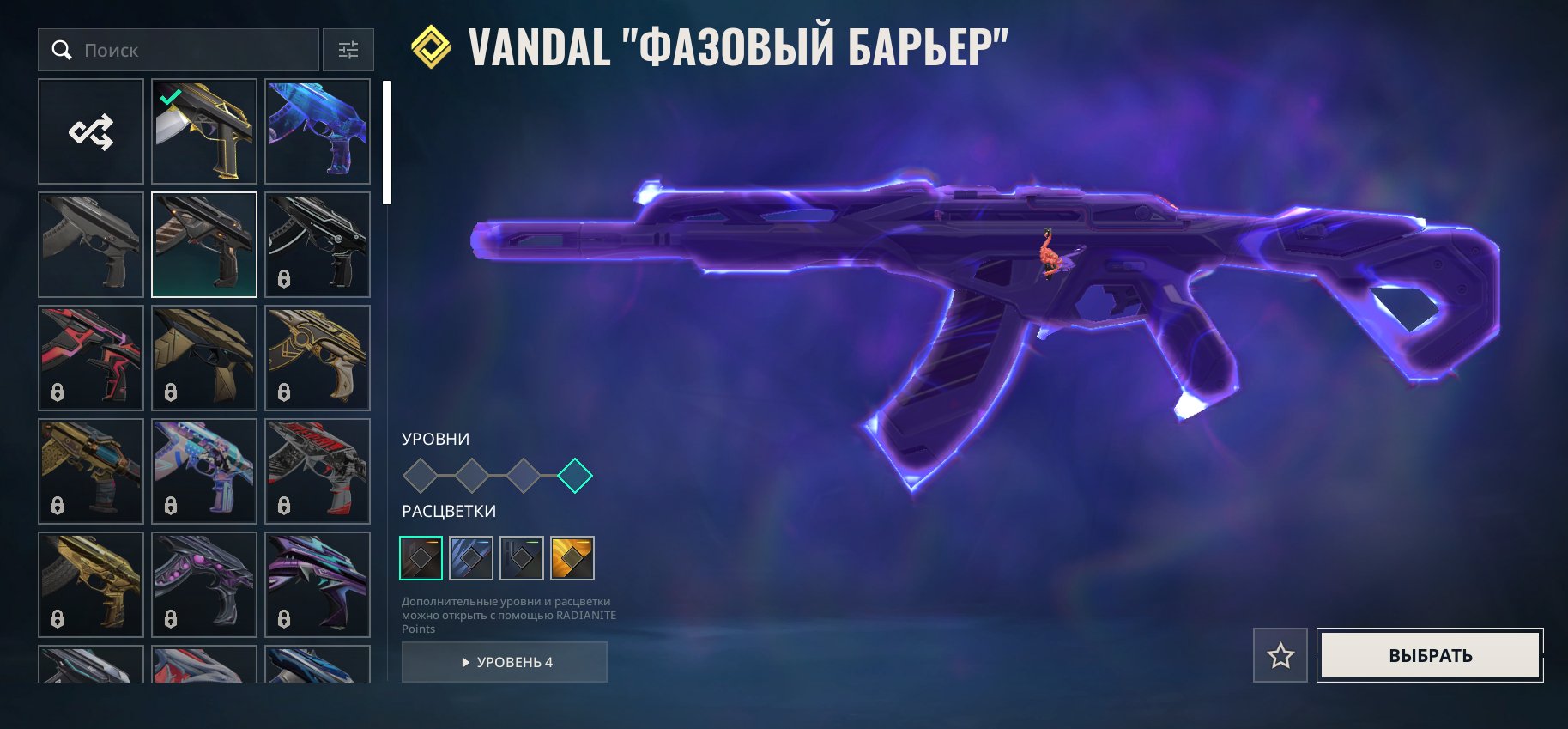Click the scrollbar beside the skin list
This screenshot has width=1568, height=729.
[x=387, y=137]
